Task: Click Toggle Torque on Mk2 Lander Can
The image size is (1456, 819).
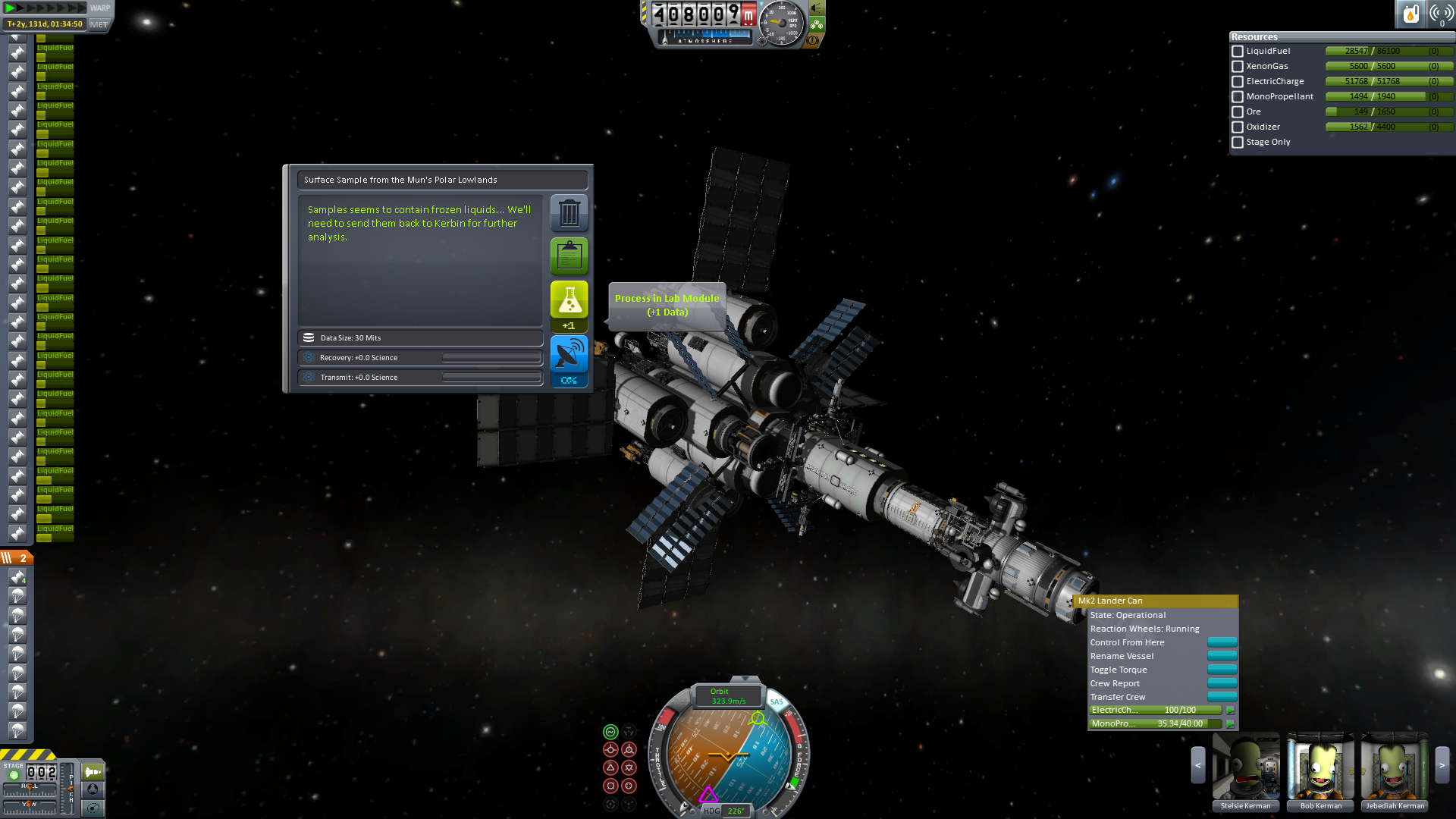Action: [1222, 670]
